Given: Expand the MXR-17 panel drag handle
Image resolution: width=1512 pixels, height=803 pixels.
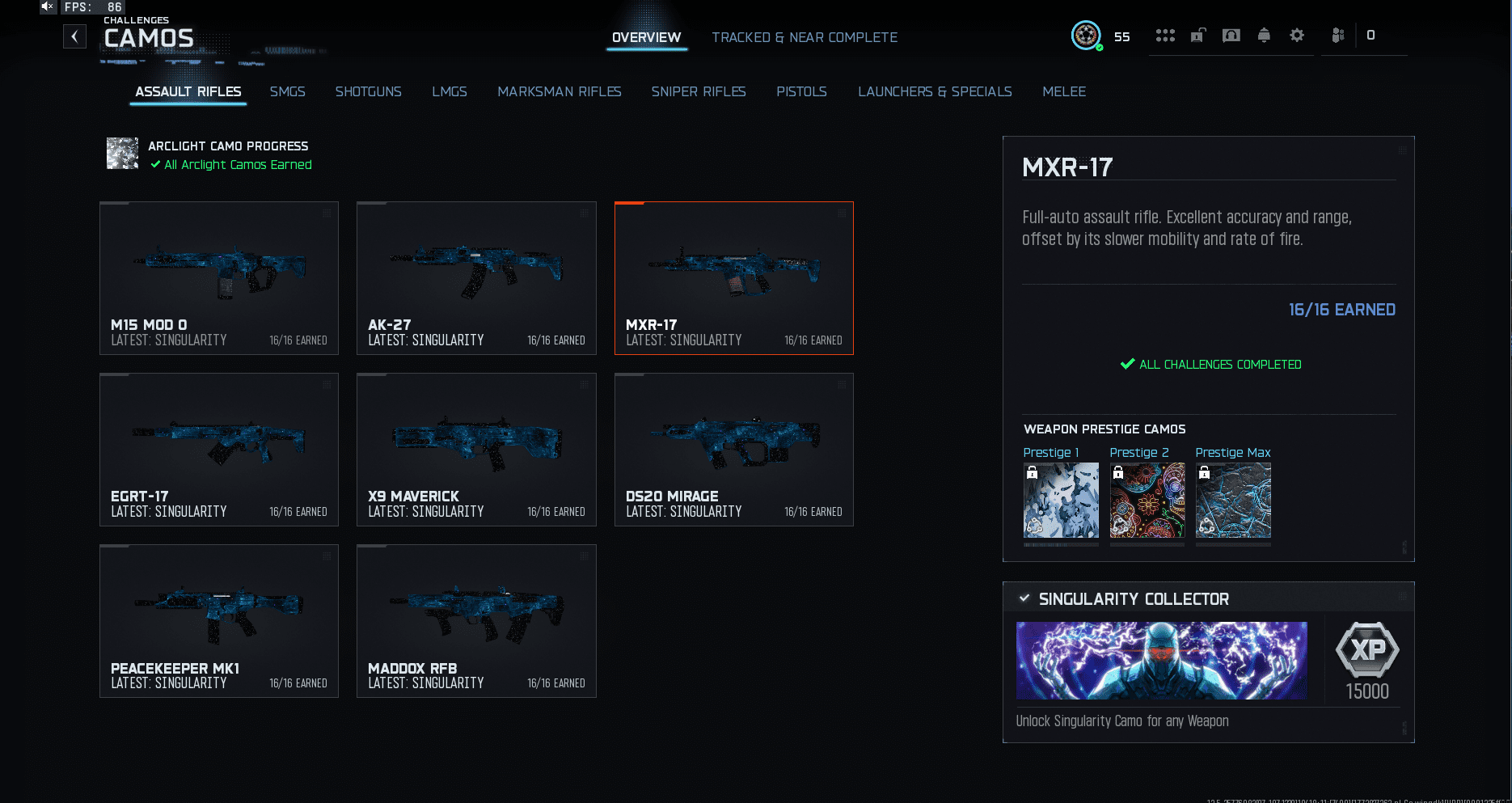Looking at the screenshot, I should [x=1404, y=151].
